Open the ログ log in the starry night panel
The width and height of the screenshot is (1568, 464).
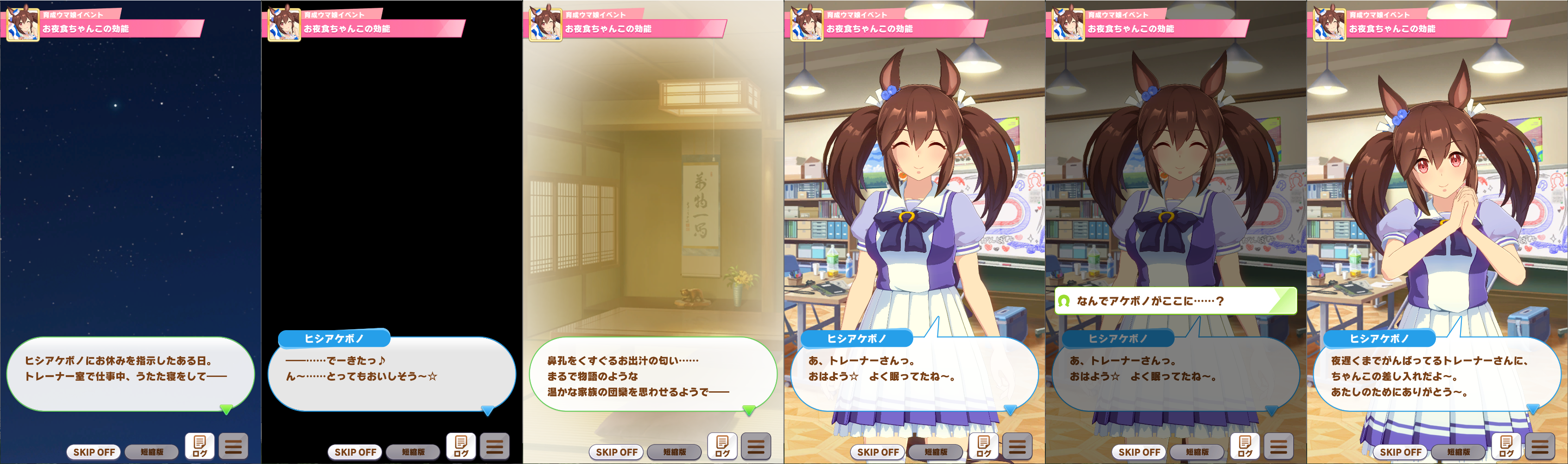[x=200, y=446]
